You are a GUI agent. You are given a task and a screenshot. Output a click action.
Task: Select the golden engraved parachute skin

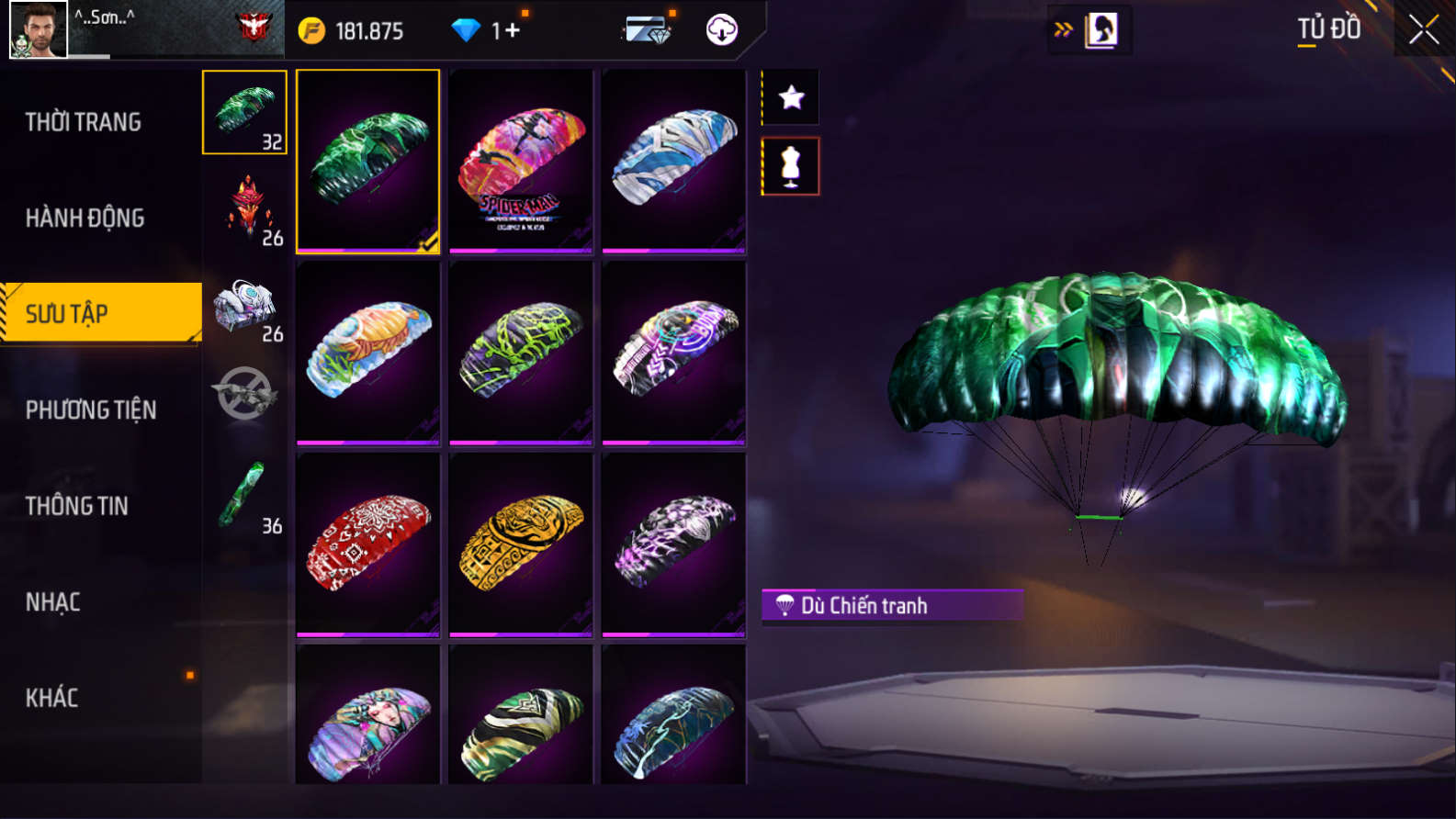[521, 544]
